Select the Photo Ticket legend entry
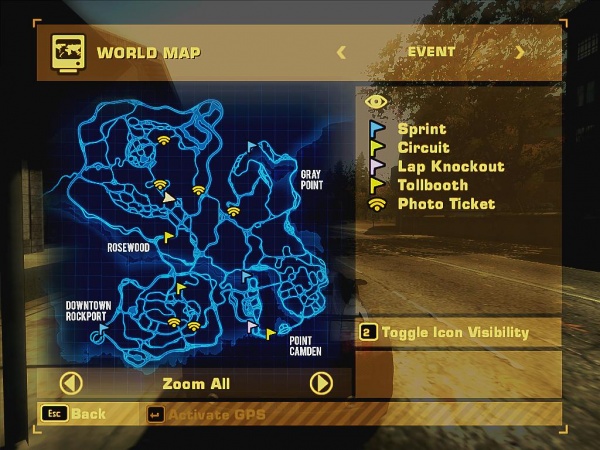 click(446, 204)
